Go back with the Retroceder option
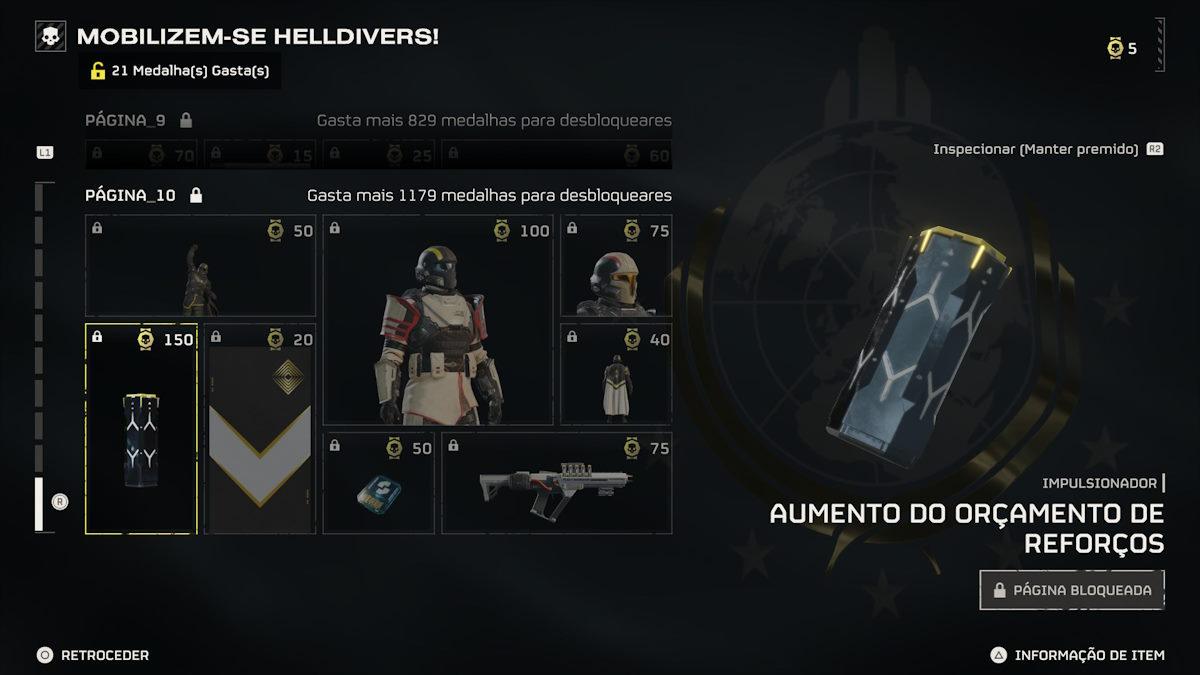Image resolution: width=1200 pixels, height=675 pixels. coord(93,655)
